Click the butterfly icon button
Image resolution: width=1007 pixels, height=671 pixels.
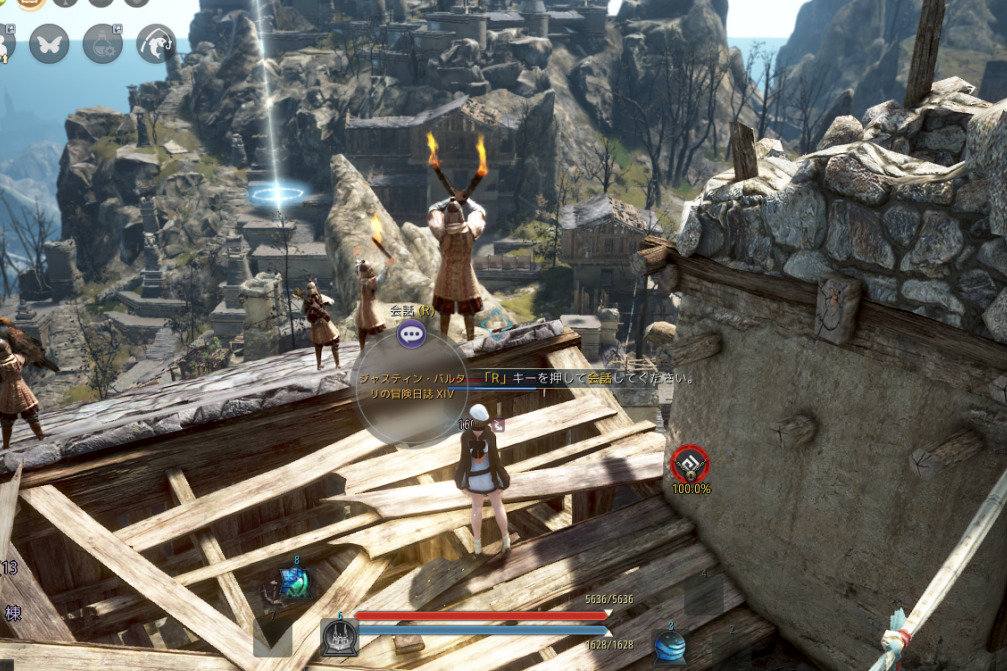(49, 43)
